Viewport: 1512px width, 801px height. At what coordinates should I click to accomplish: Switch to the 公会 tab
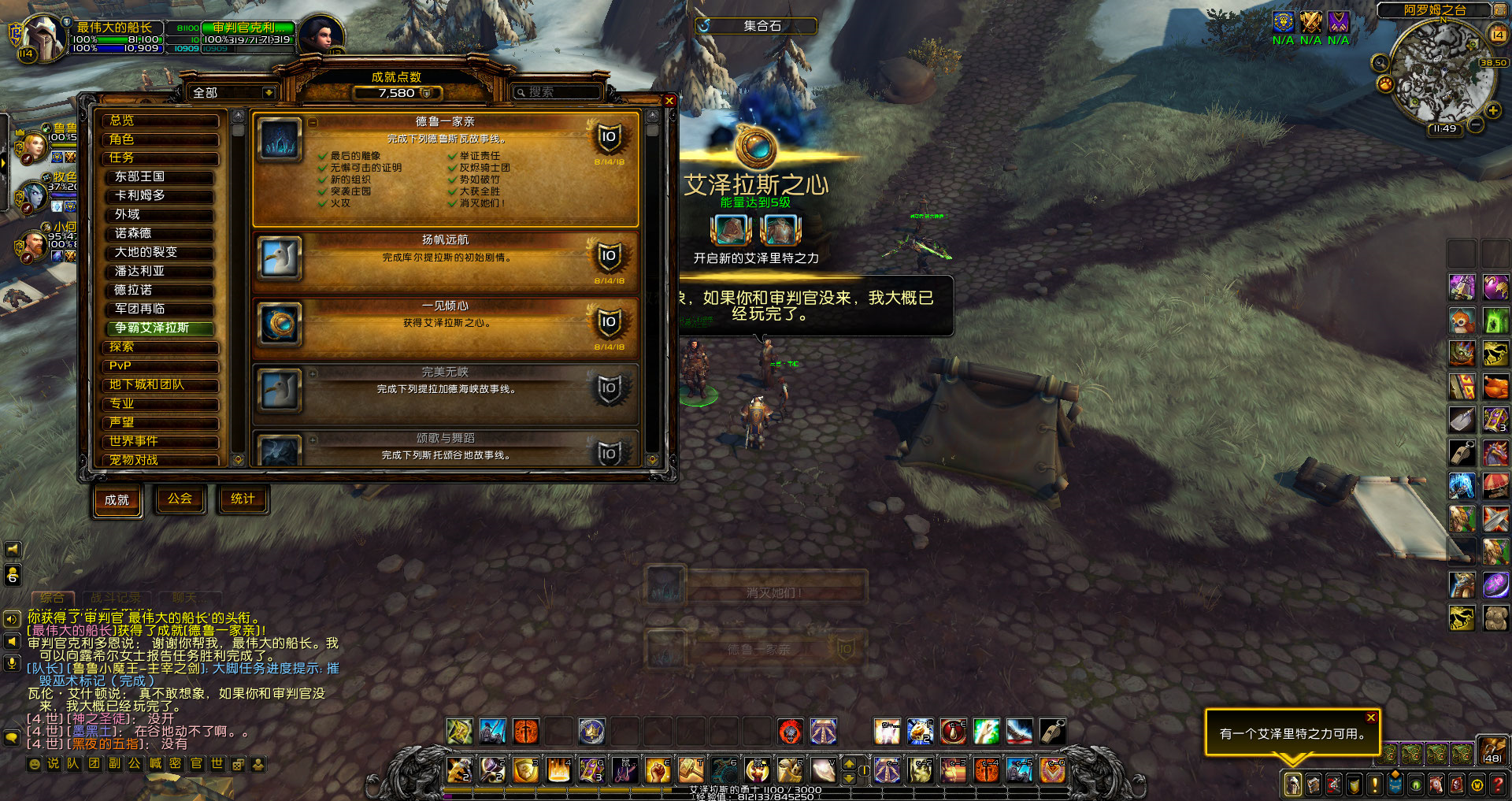pos(180,499)
